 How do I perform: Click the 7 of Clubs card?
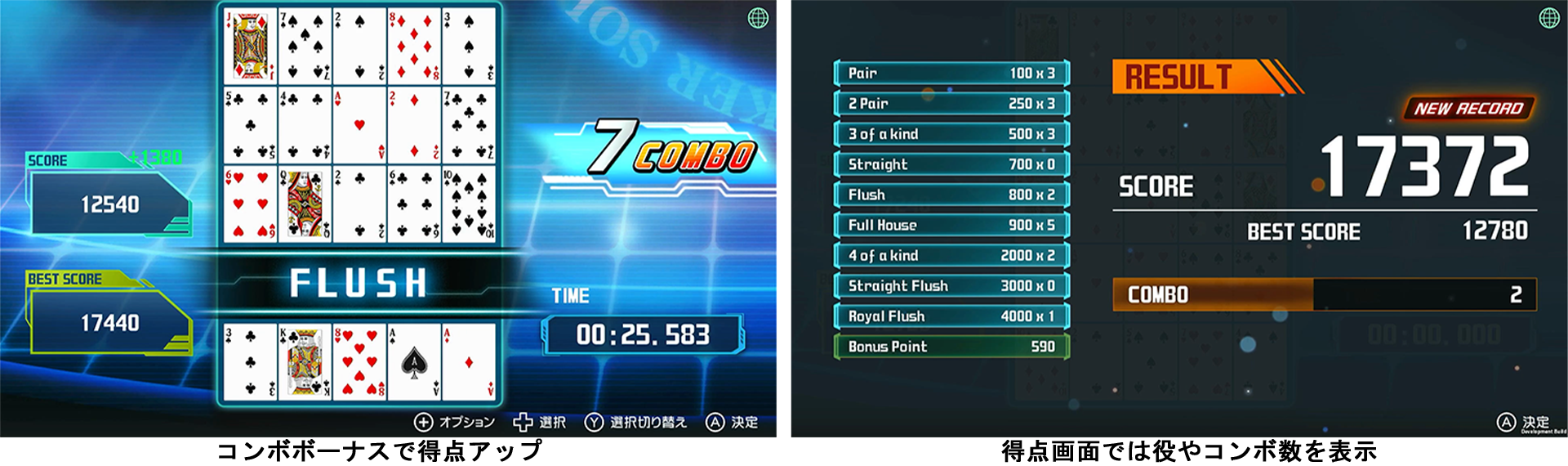pos(469,125)
